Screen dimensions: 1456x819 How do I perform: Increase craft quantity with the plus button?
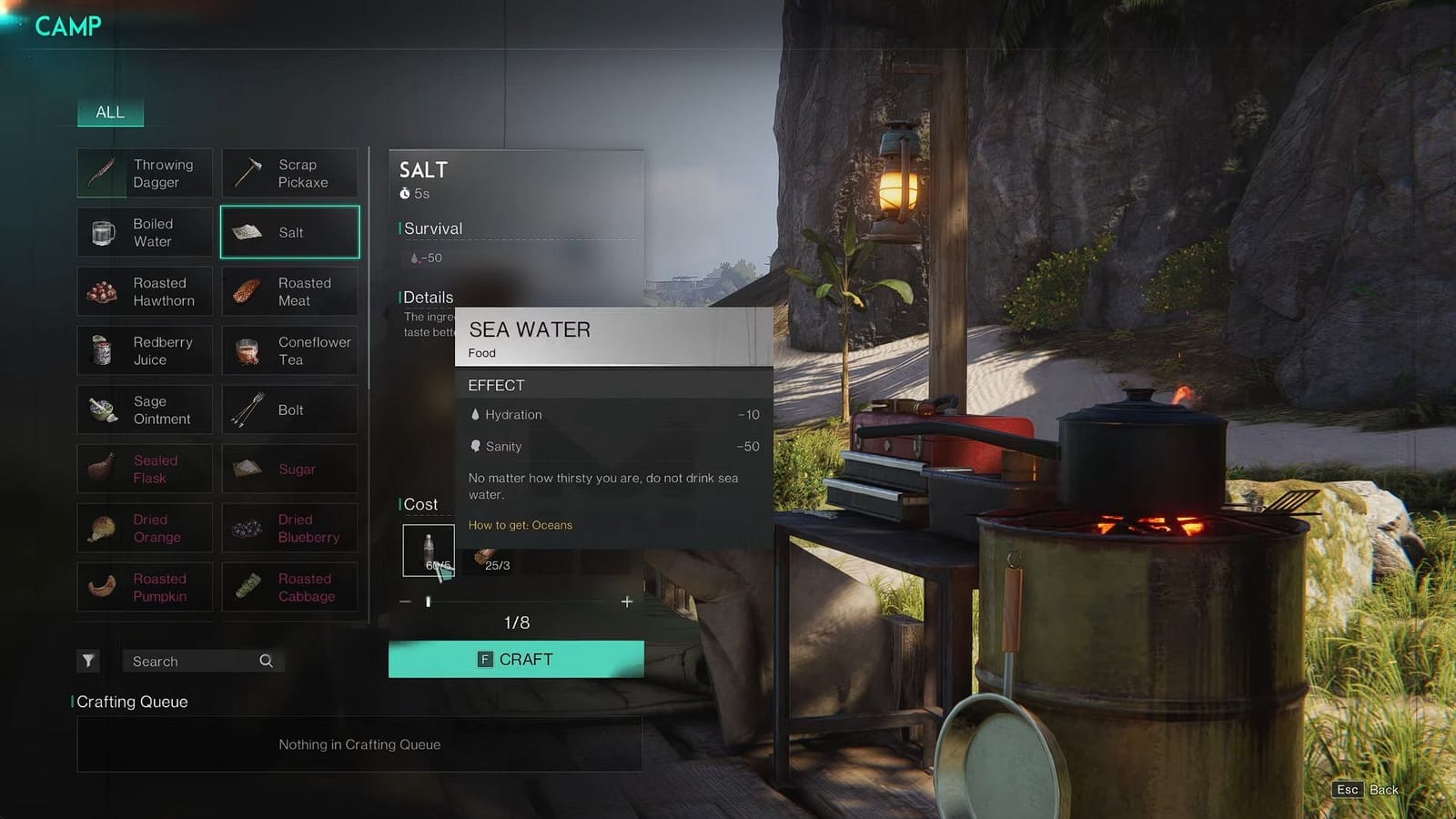pyautogui.click(x=627, y=602)
